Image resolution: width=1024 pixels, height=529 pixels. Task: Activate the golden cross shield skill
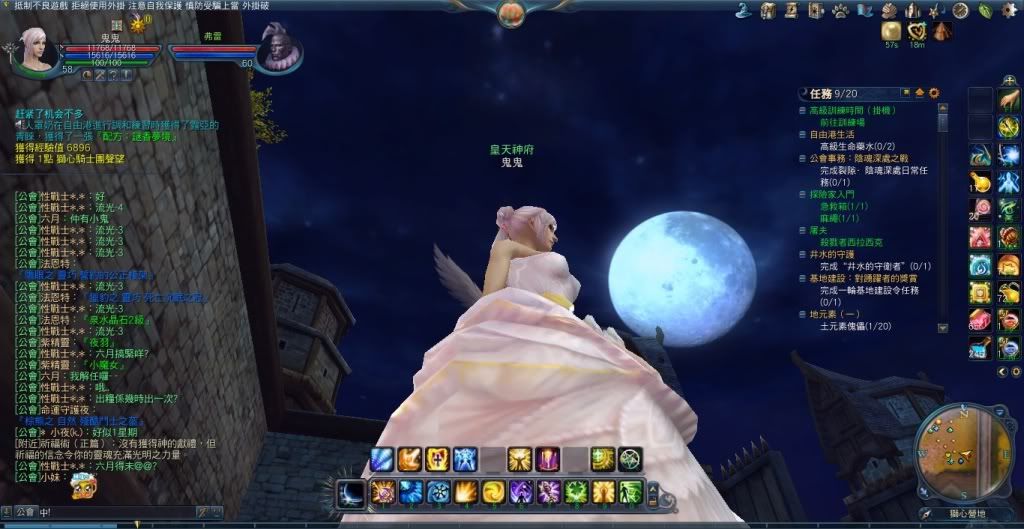437,459
